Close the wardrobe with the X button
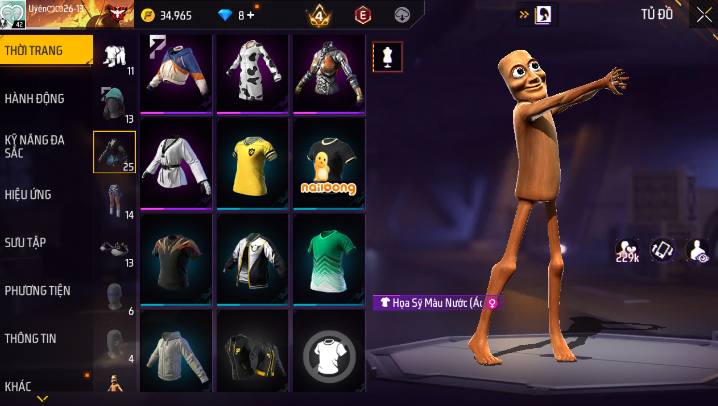 703,14
